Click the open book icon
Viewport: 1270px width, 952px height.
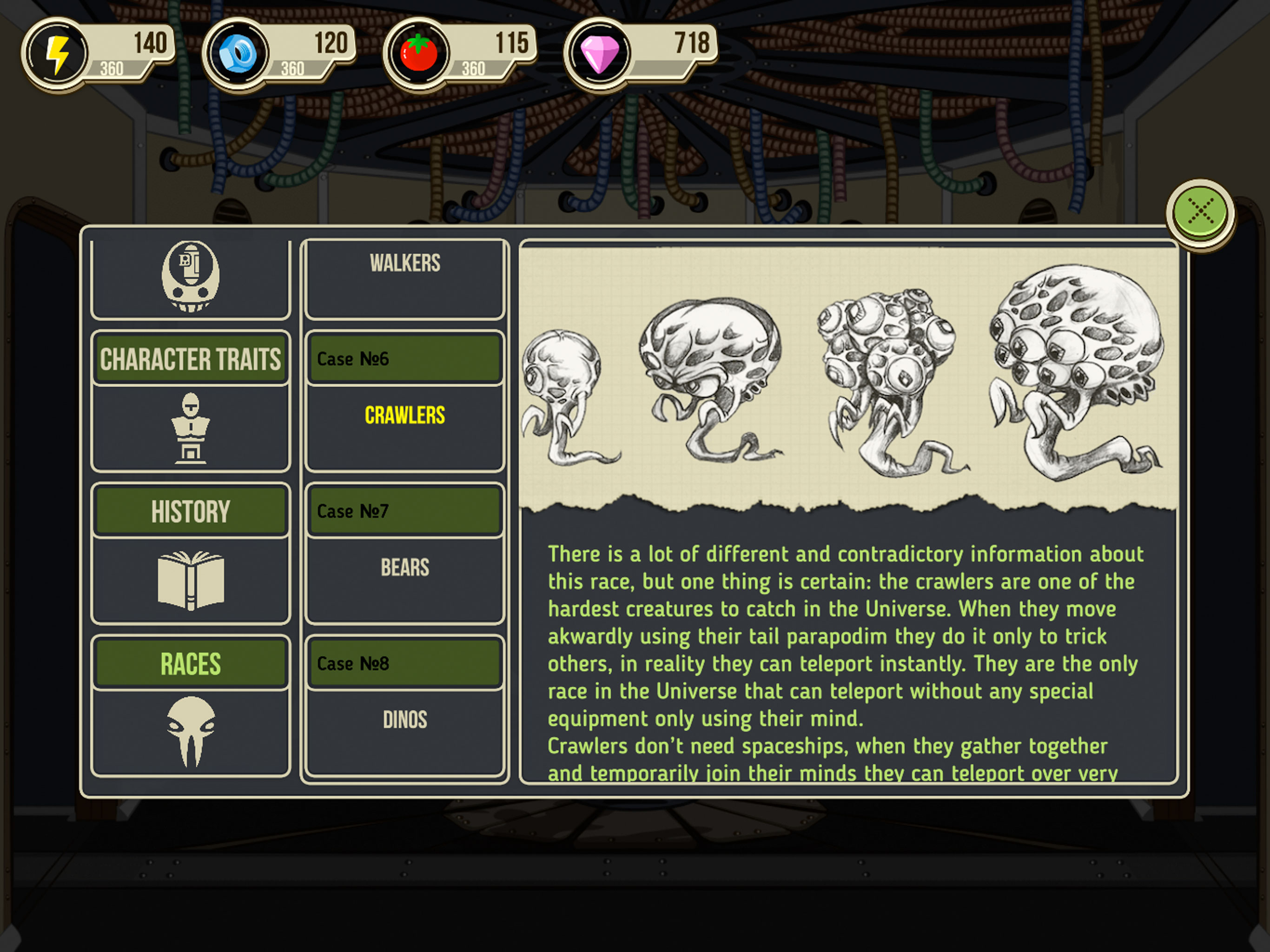(190, 580)
